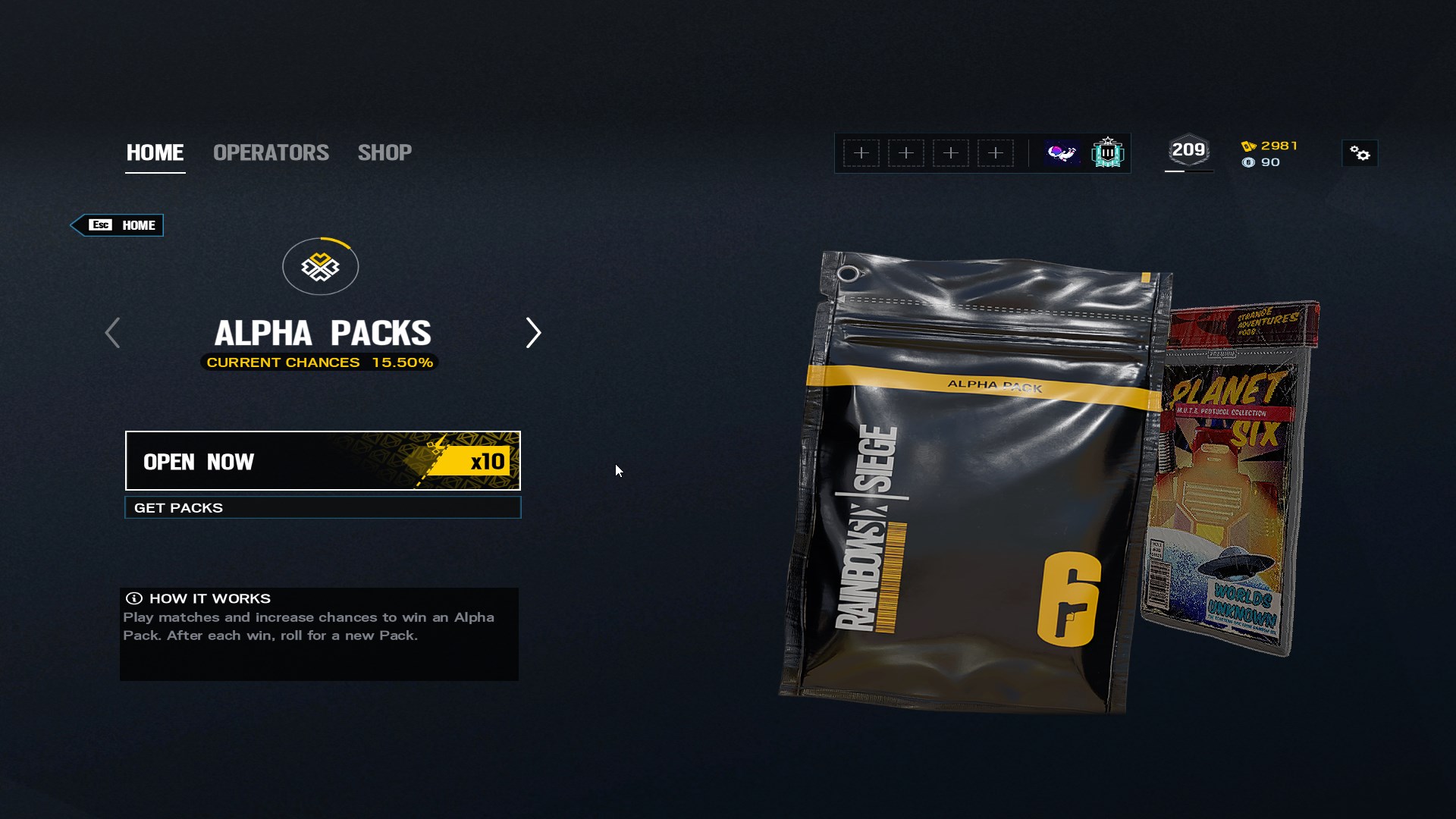Screen dimensions: 1456x819
Task: Open Alpha Packs with Open Now
Action: [x=322, y=461]
